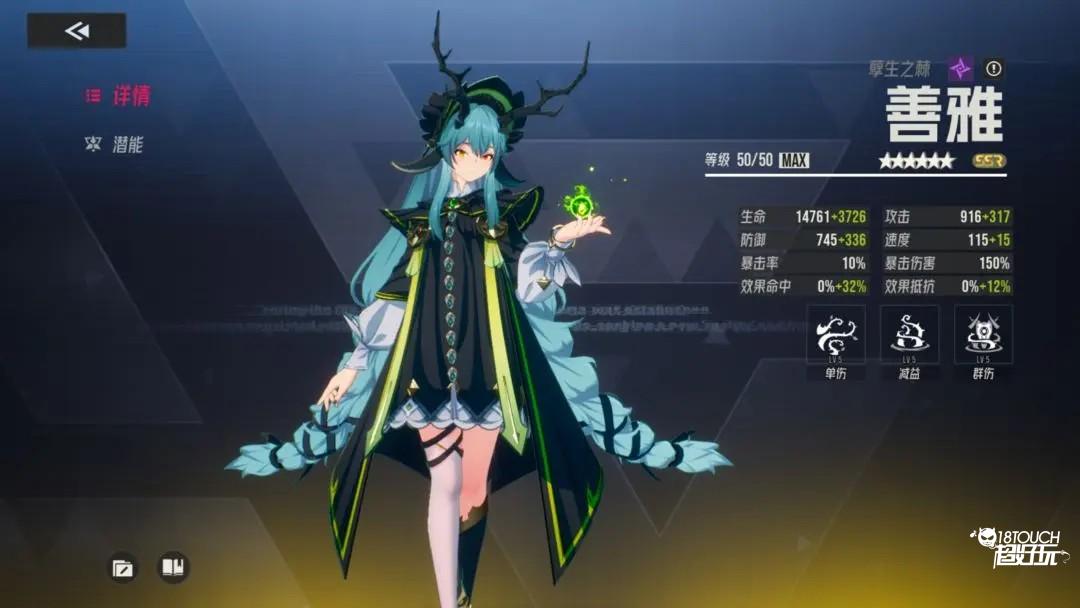Go back using the double-arrow button
This screenshot has width=1080, height=608.
[77, 31]
